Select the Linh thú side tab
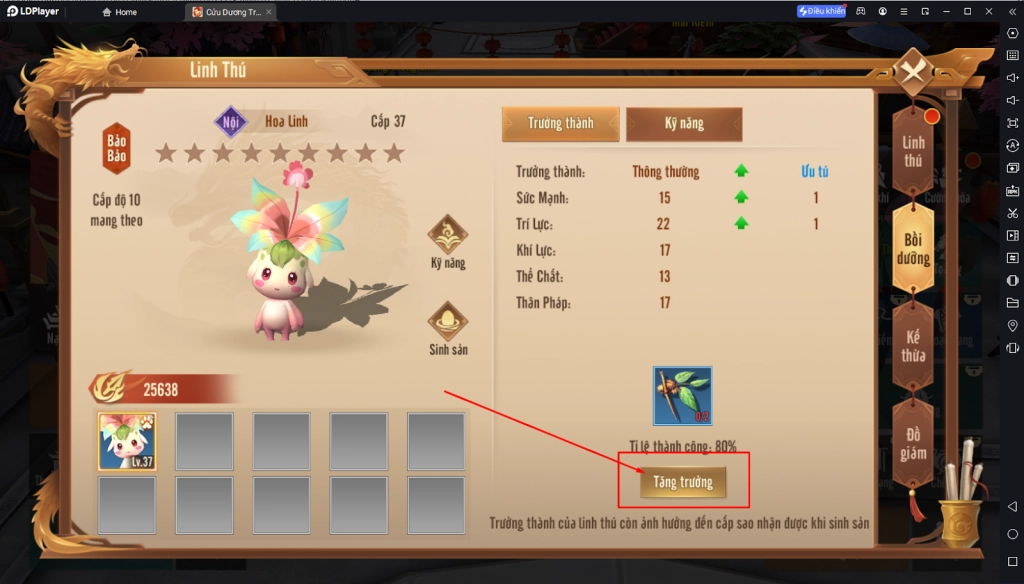The width and height of the screenshot is (1024, 584). pos(913,151)
